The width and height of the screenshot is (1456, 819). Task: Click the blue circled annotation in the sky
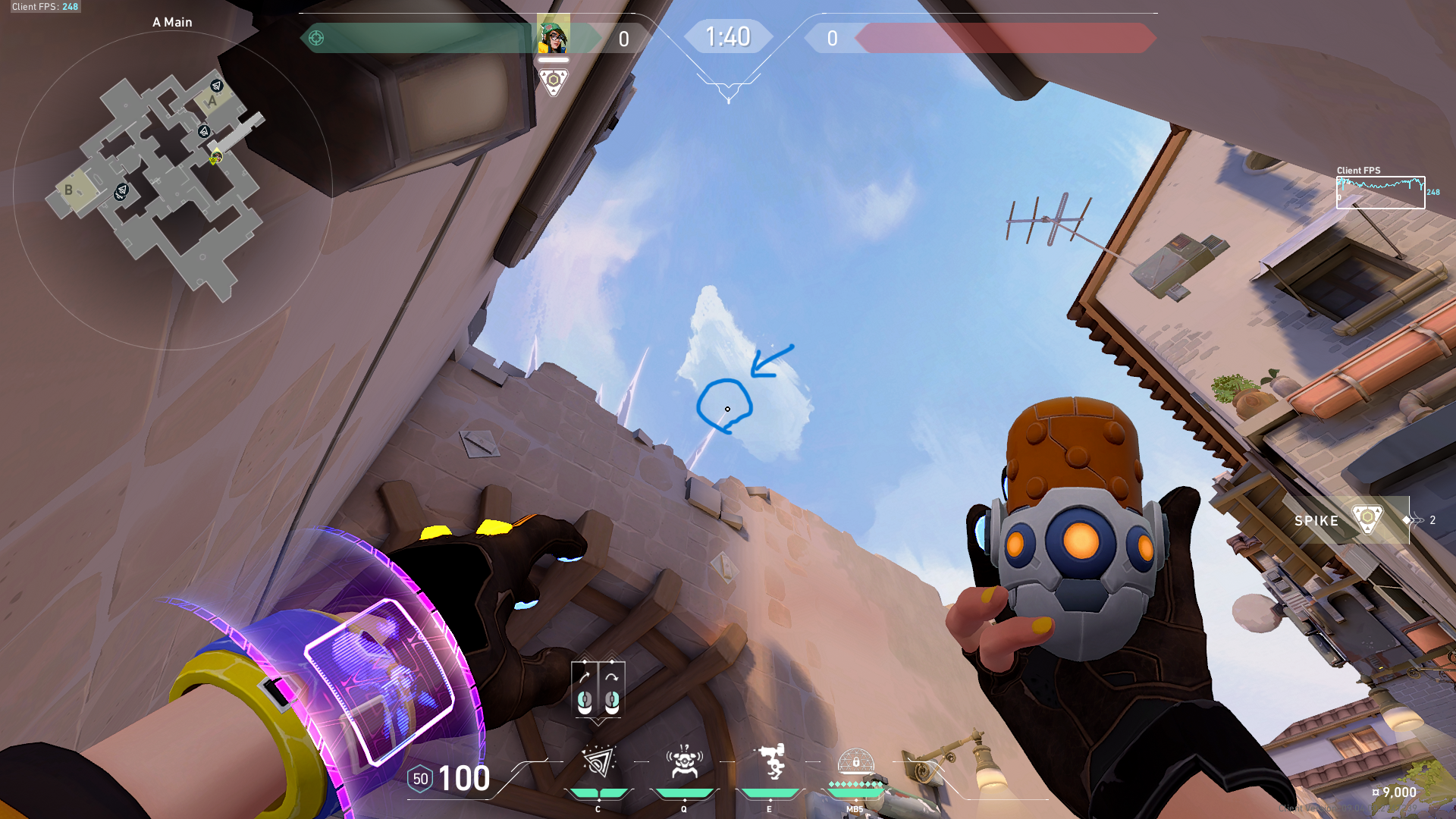click(x=726, y=407)
